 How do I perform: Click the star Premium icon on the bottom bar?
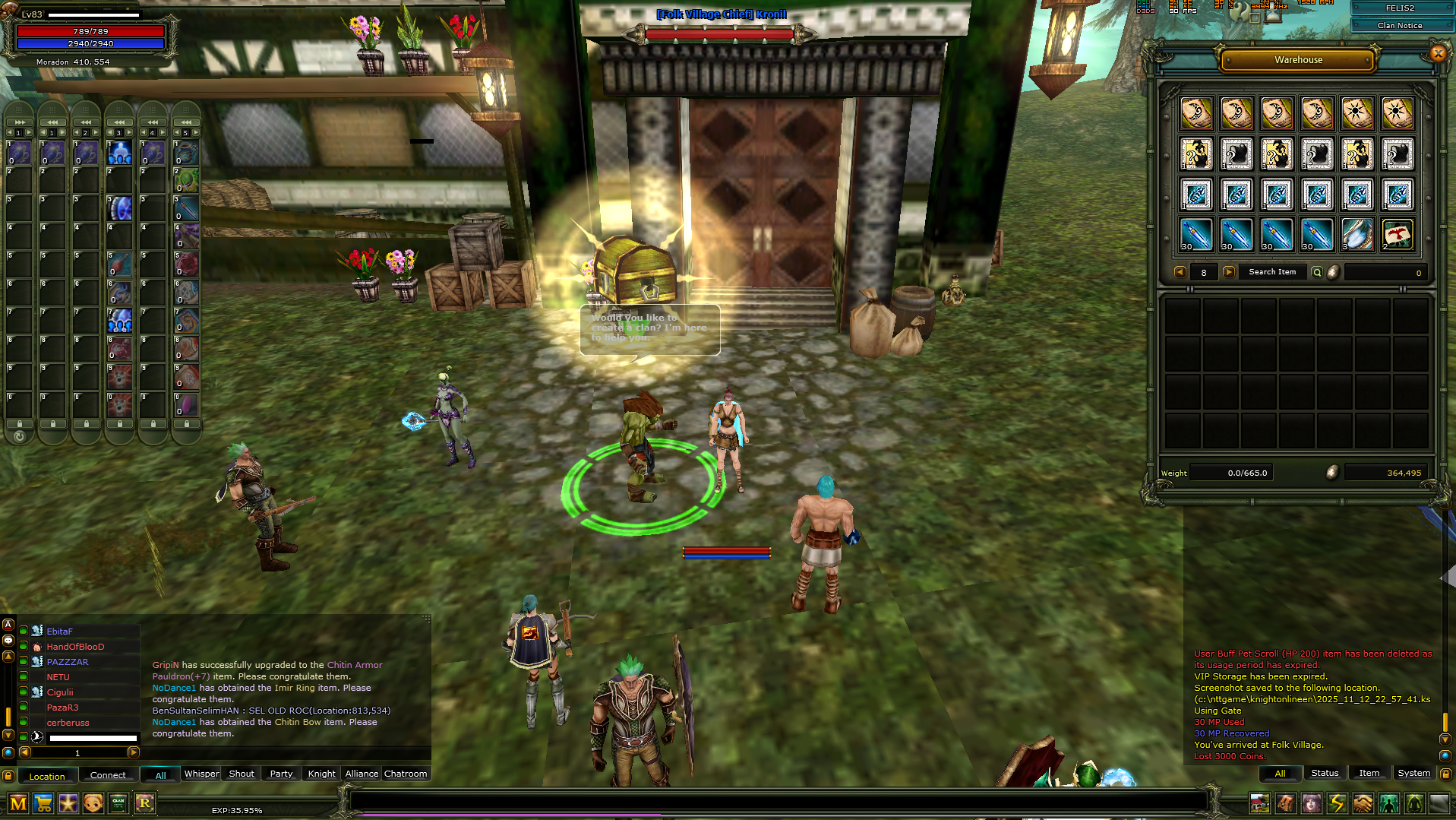pyautogui.click(x=68, y=803)
